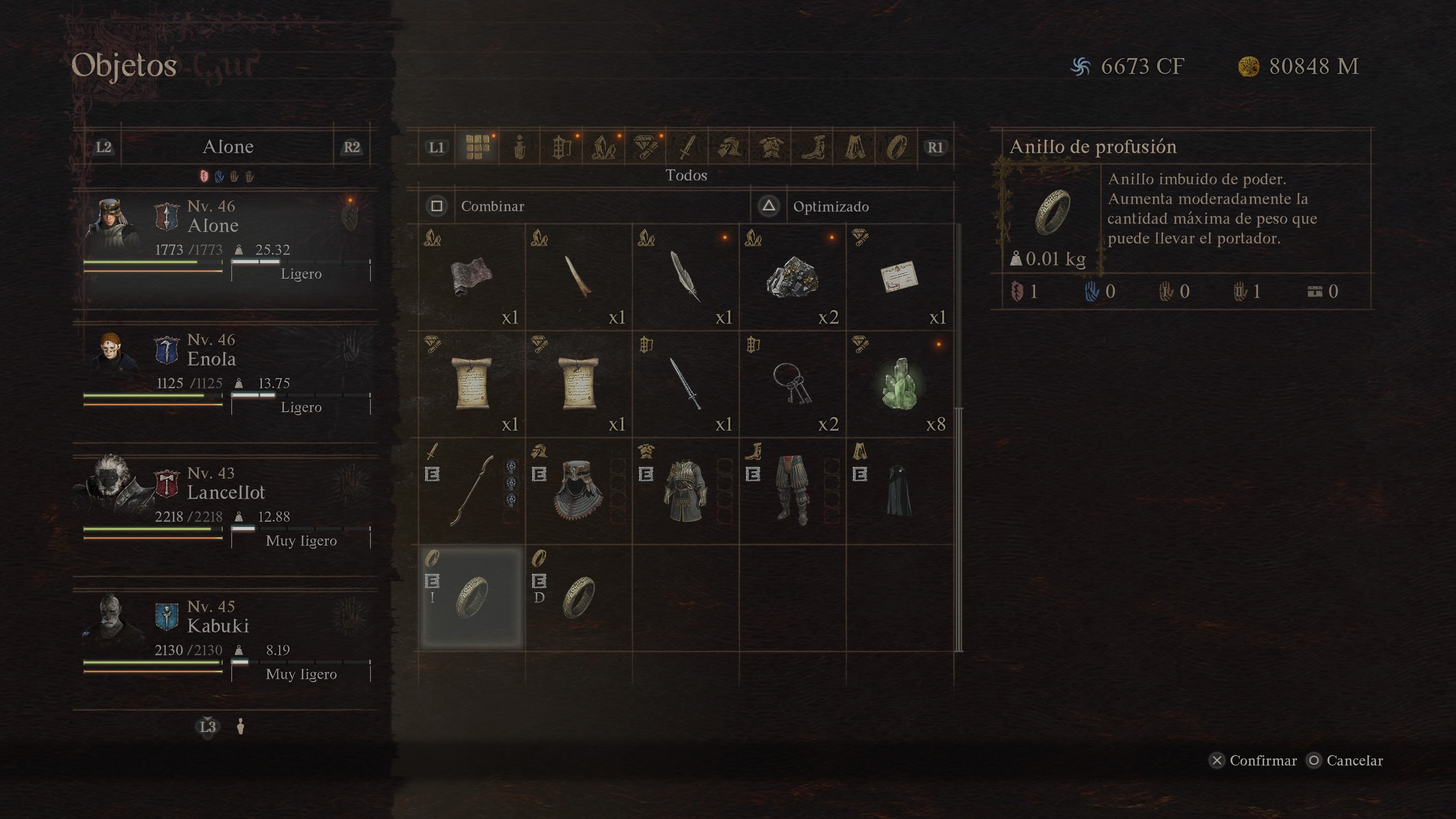Screen dimensions: 1456x819
Task: Select the green crystal cluster slot
Action: (x=899, y=384)
